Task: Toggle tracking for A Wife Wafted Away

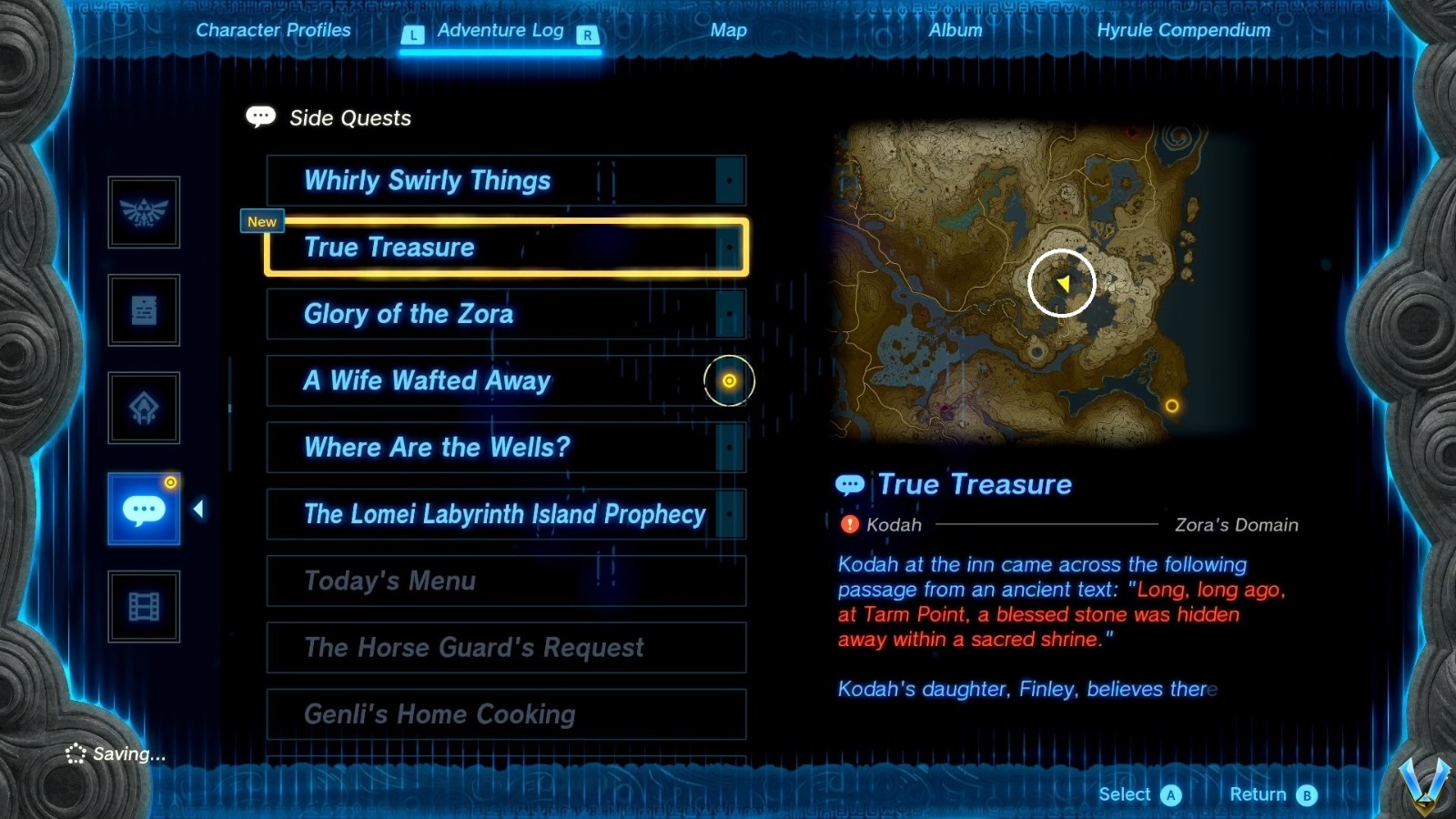Action: click(x=728, y=380)
